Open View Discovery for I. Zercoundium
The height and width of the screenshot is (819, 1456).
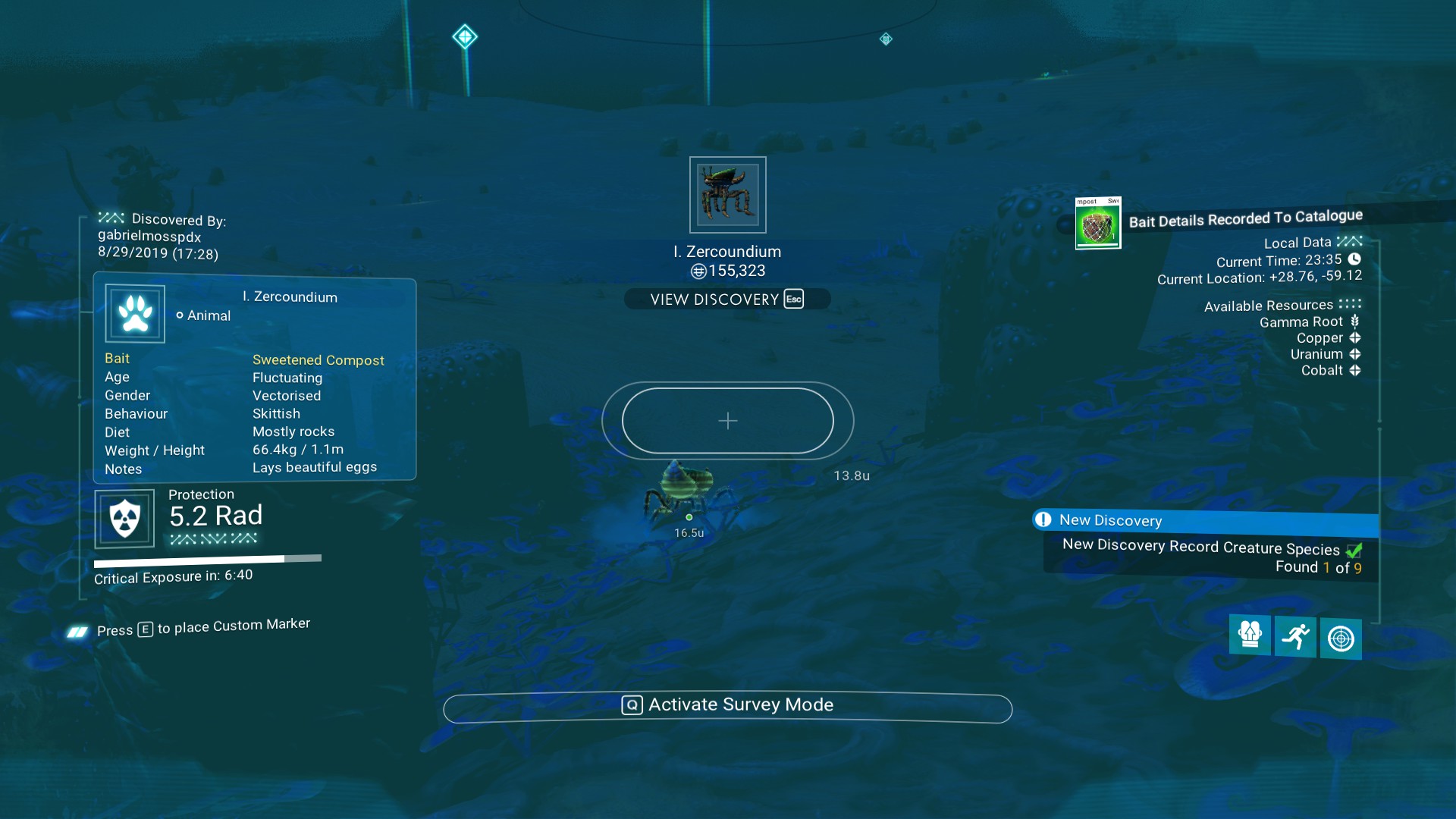(726, 299)
